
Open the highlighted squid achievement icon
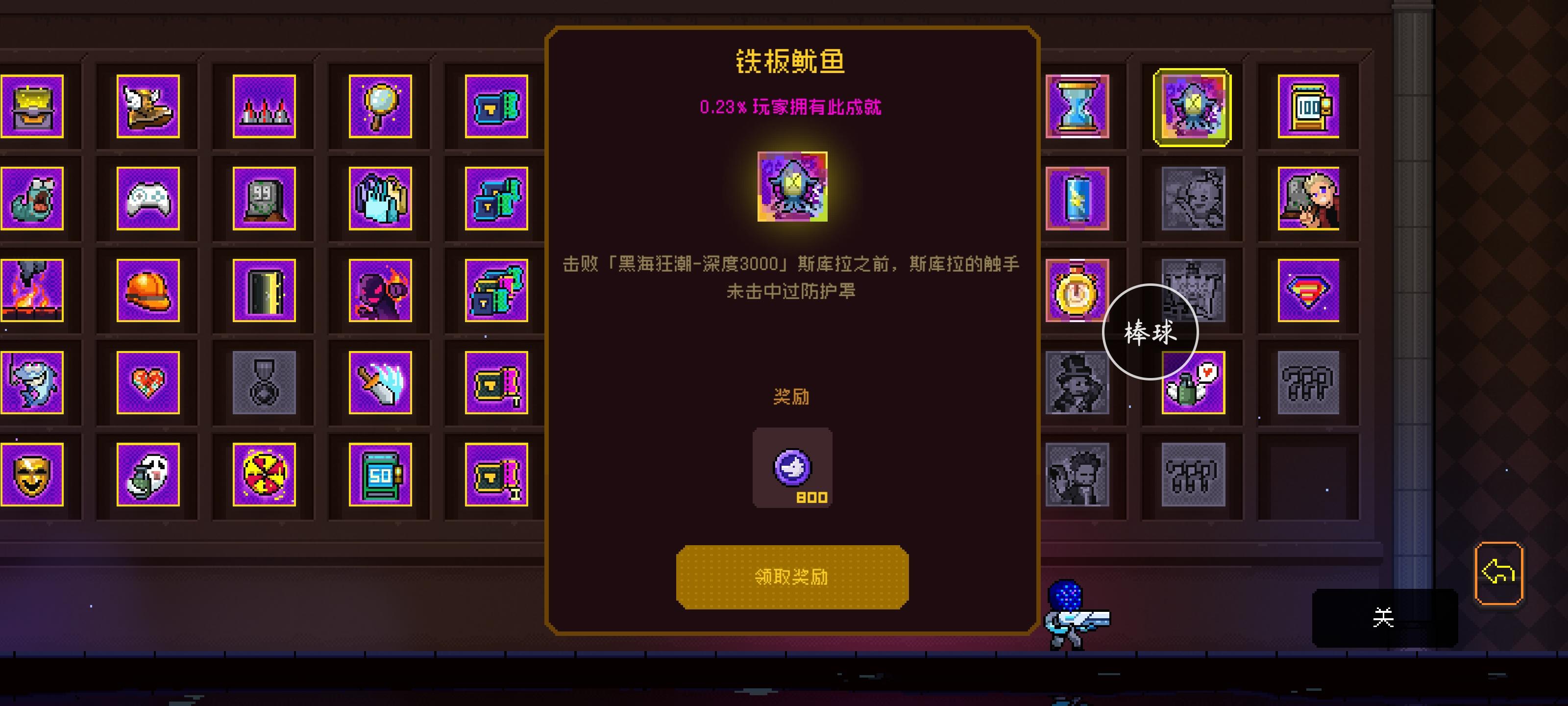point(1192,106)
